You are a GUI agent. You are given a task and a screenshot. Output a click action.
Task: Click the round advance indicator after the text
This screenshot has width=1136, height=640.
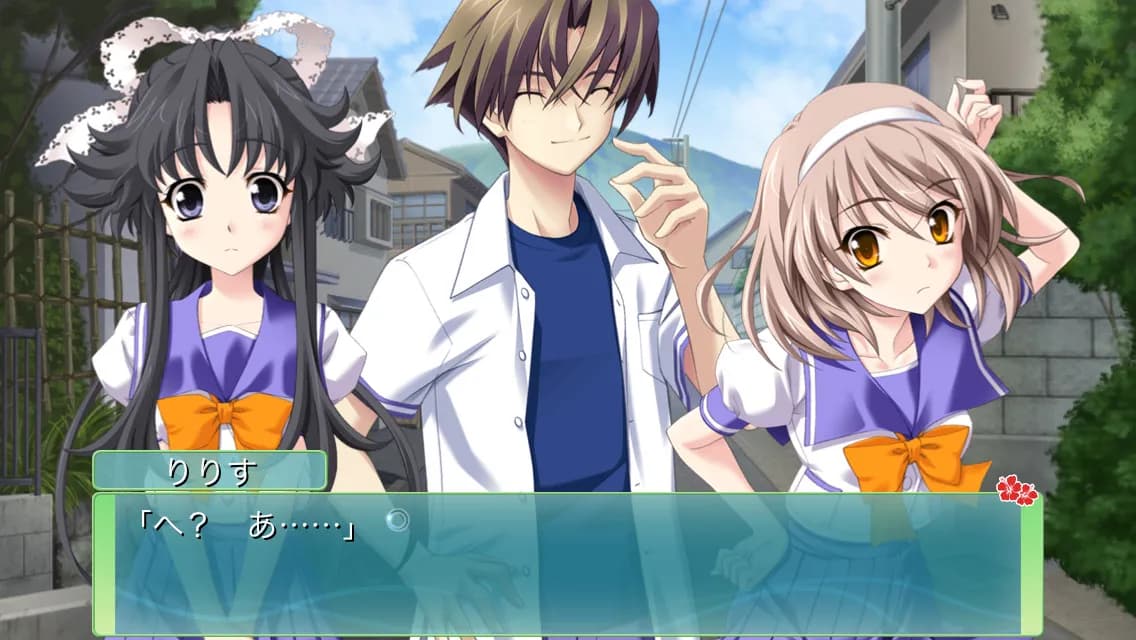click(x=397, y=520)
